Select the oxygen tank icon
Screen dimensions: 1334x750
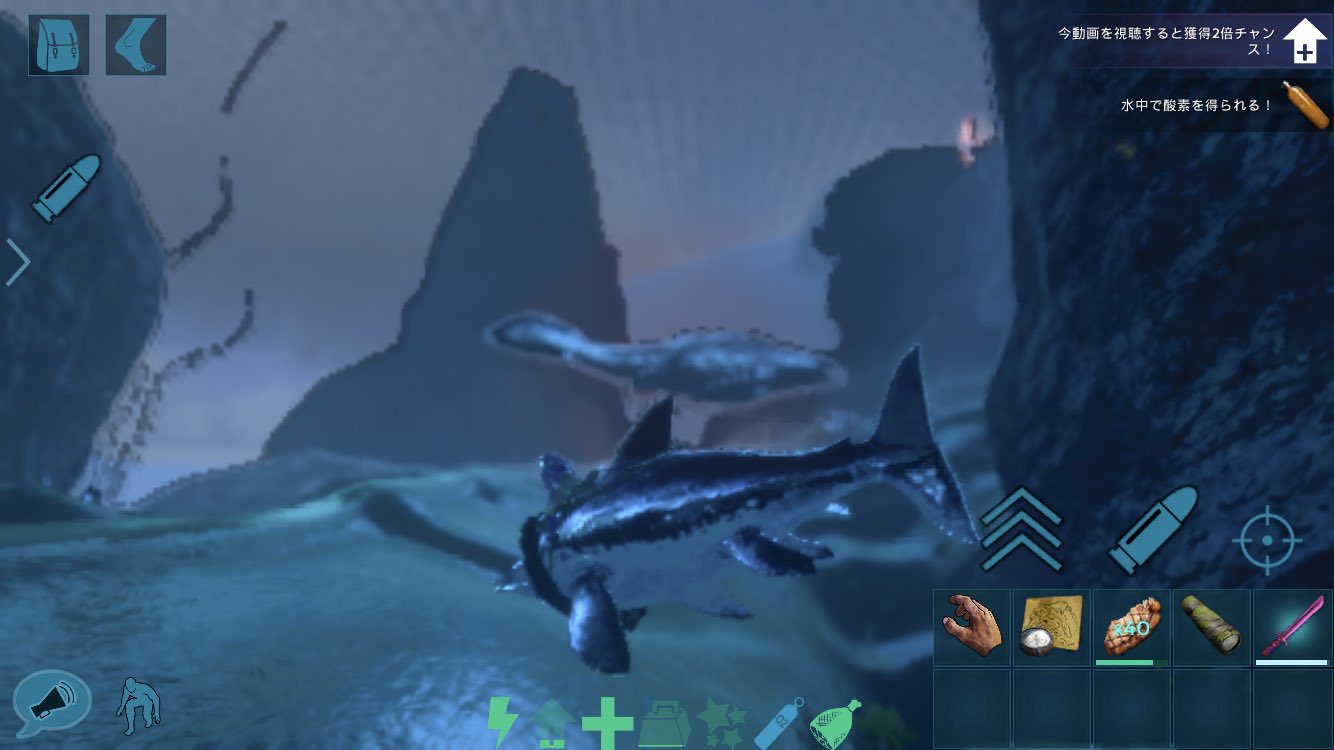pos(778,720)
